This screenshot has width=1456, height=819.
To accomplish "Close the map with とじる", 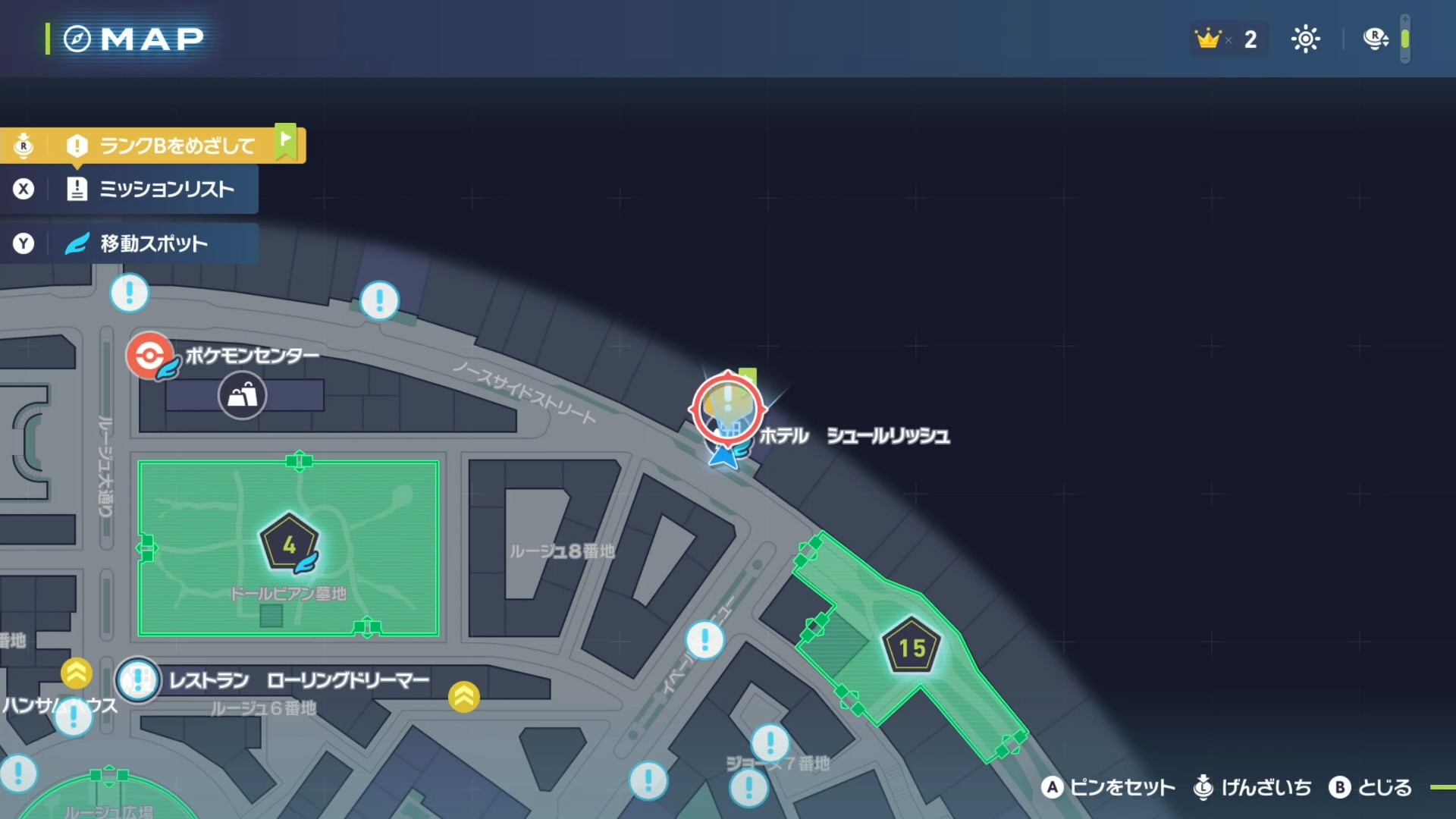I will pos(1370,788).
